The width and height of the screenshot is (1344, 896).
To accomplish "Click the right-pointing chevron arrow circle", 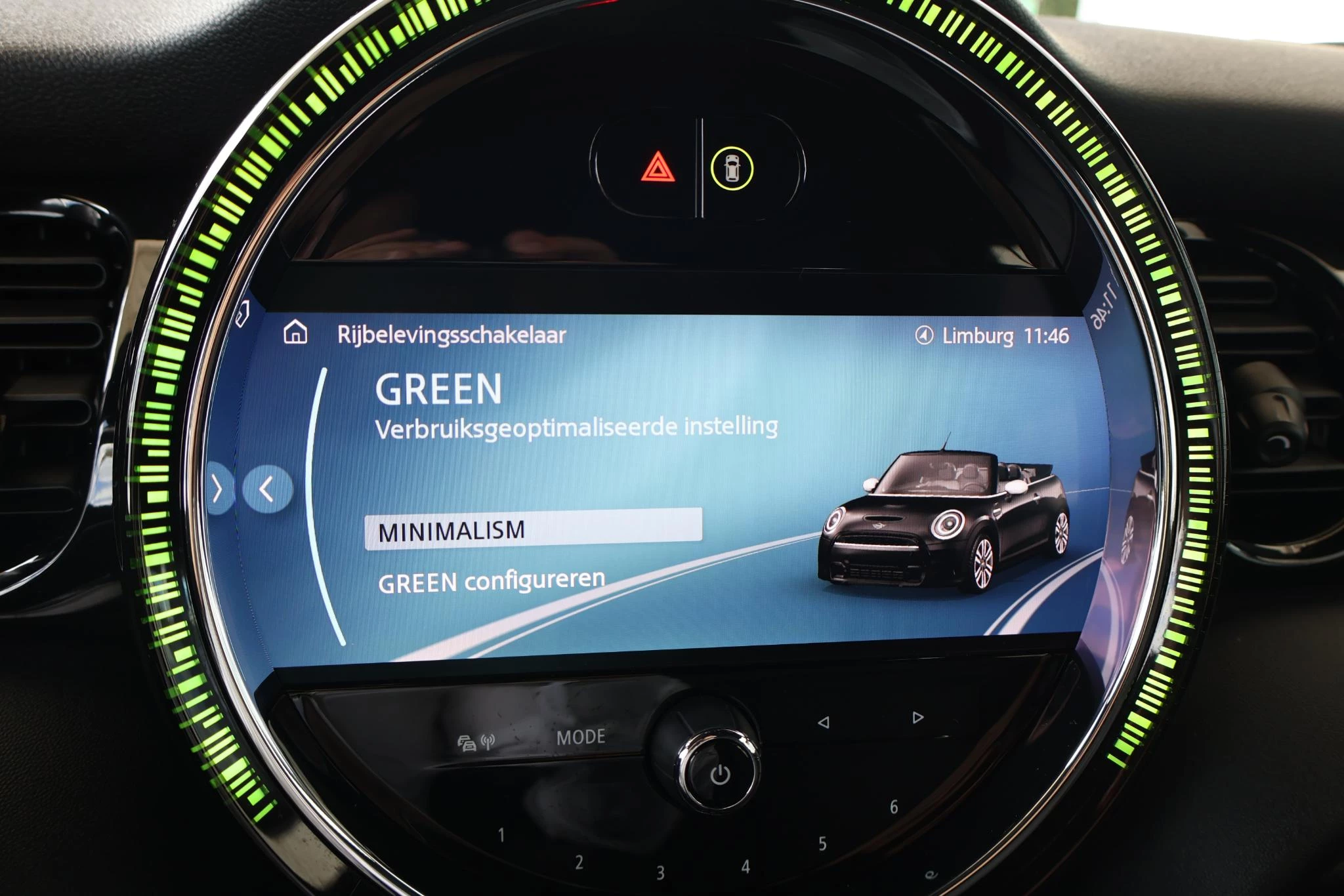I will click(219, 489).
